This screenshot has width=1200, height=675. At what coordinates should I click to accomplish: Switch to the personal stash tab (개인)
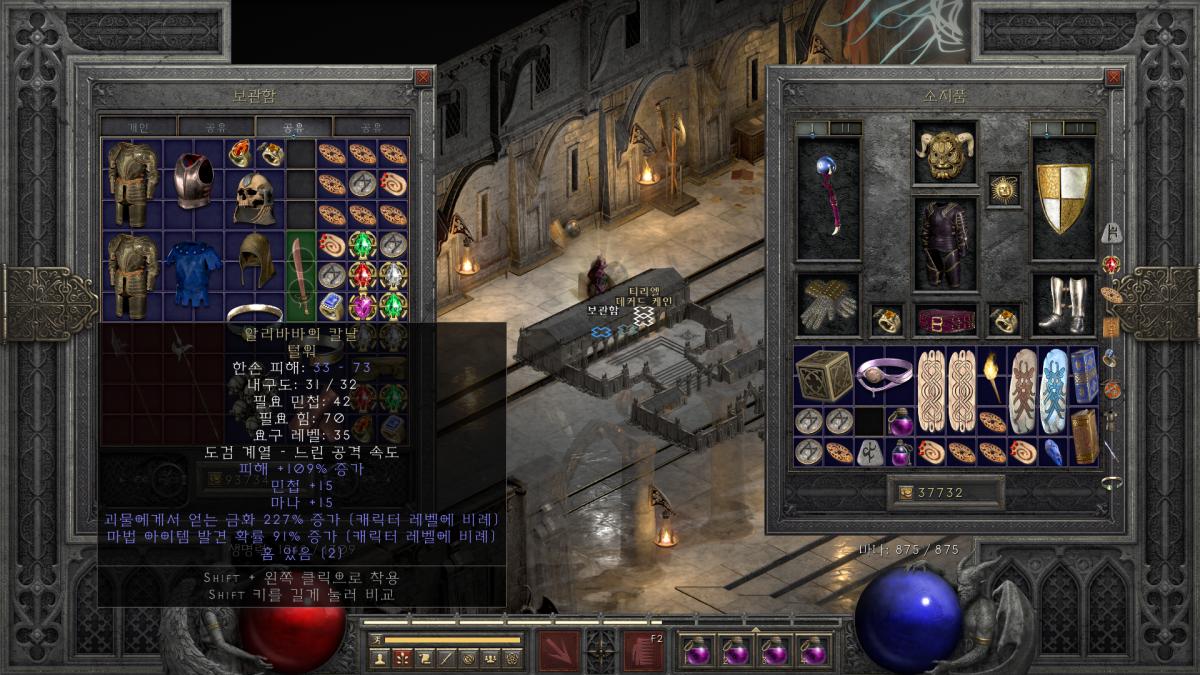tap(138, 127)
